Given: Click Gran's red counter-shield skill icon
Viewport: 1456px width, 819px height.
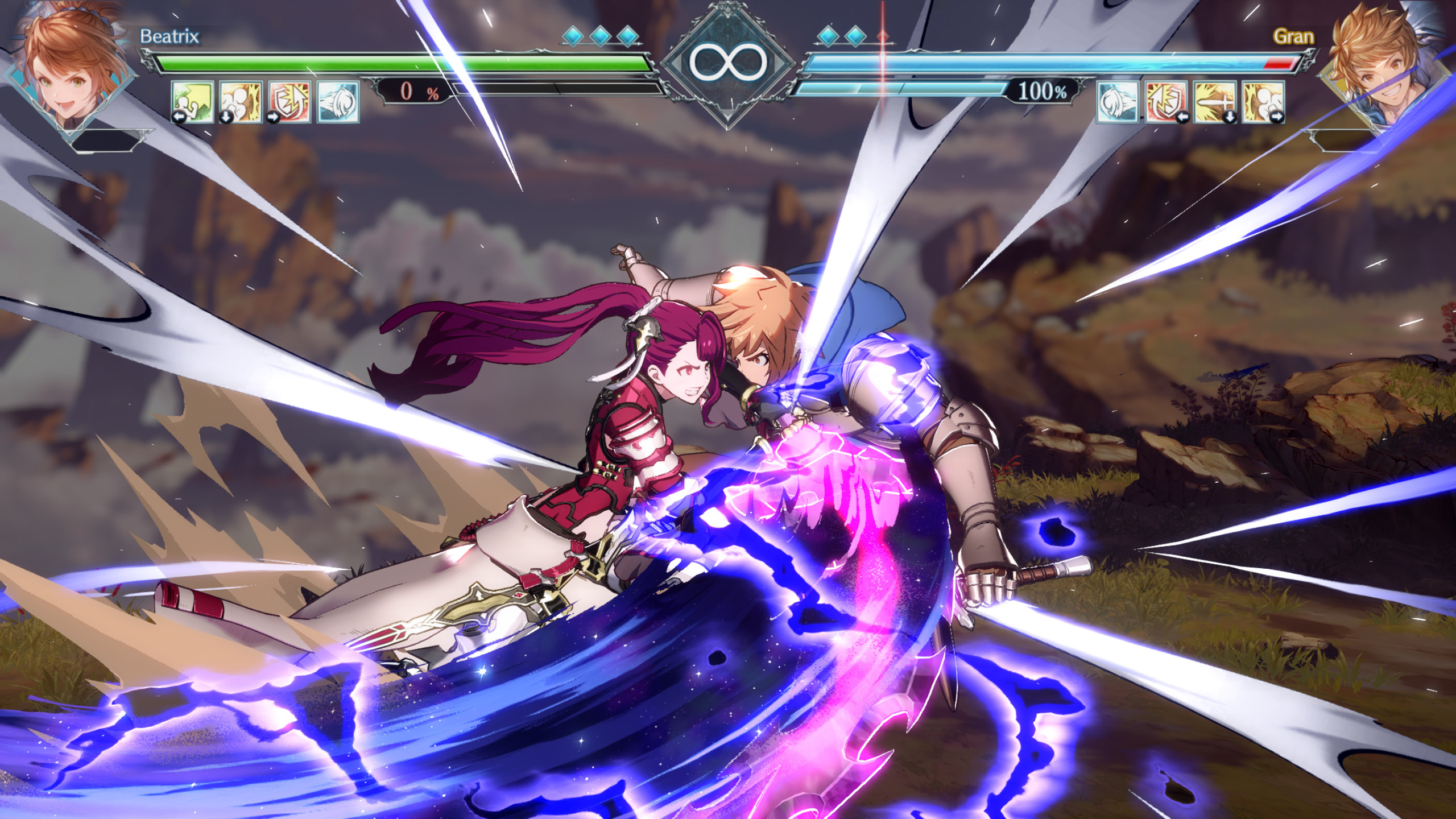Looking at the screenshot, I should click(1166, 102).
